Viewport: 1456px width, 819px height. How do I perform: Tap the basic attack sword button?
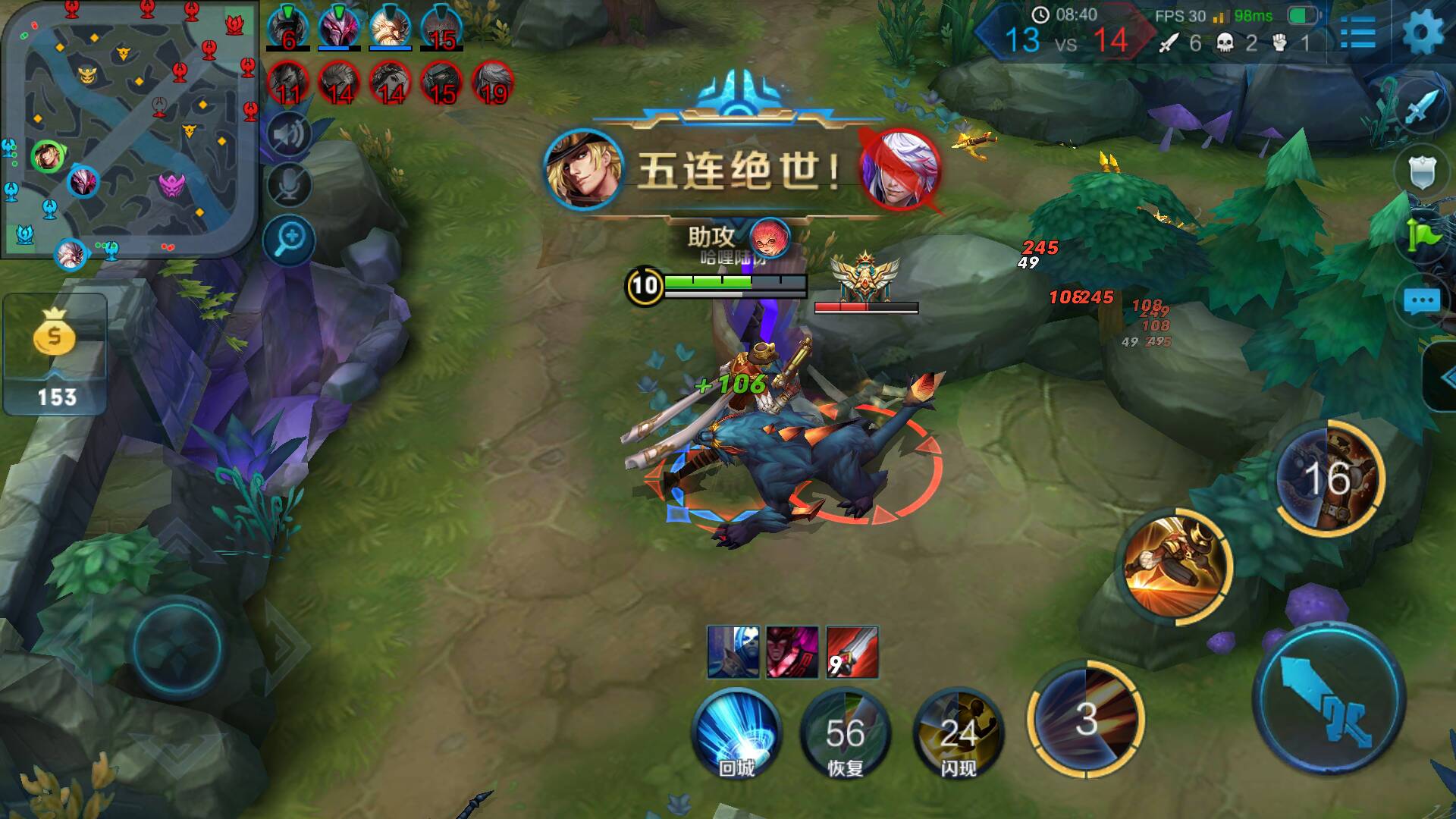click(1329, 698)
